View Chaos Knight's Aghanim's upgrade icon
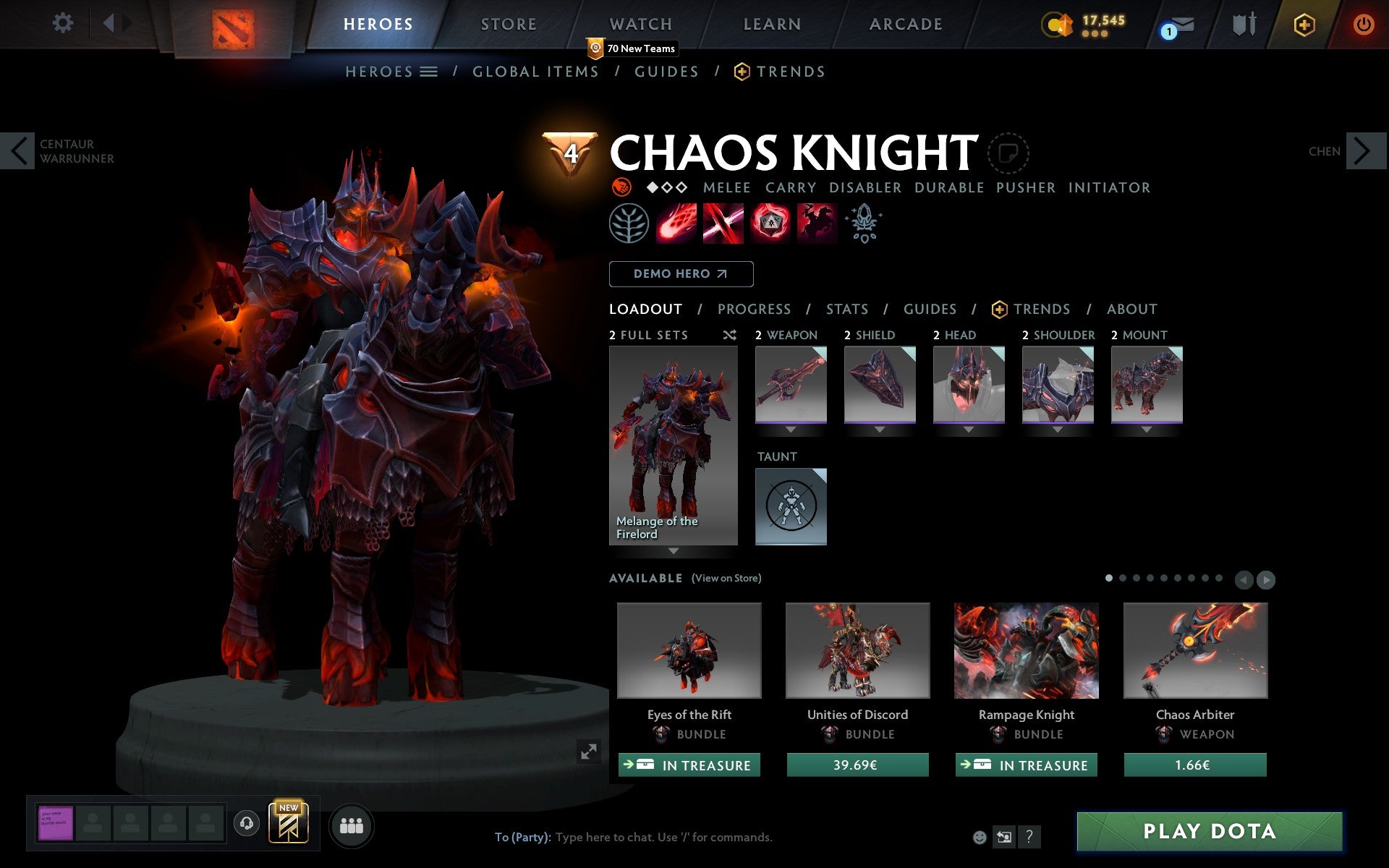This screenshot has height=868, width=1389. [864, 224]
